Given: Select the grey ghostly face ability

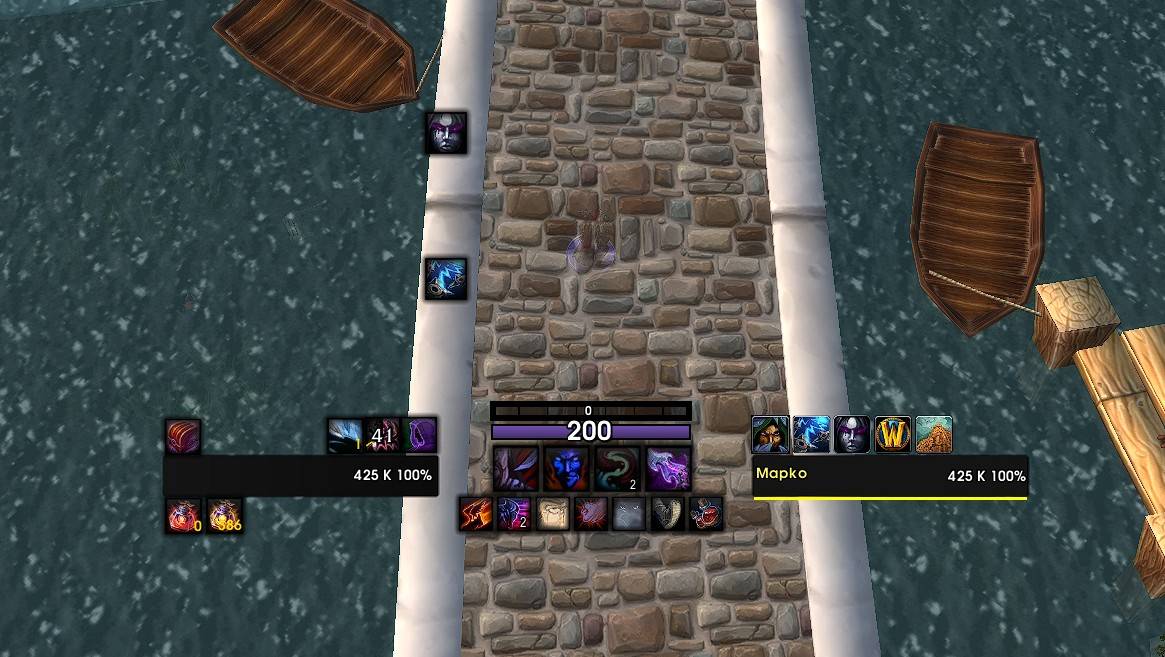Looking at the screenshot, I should (629, 514).
